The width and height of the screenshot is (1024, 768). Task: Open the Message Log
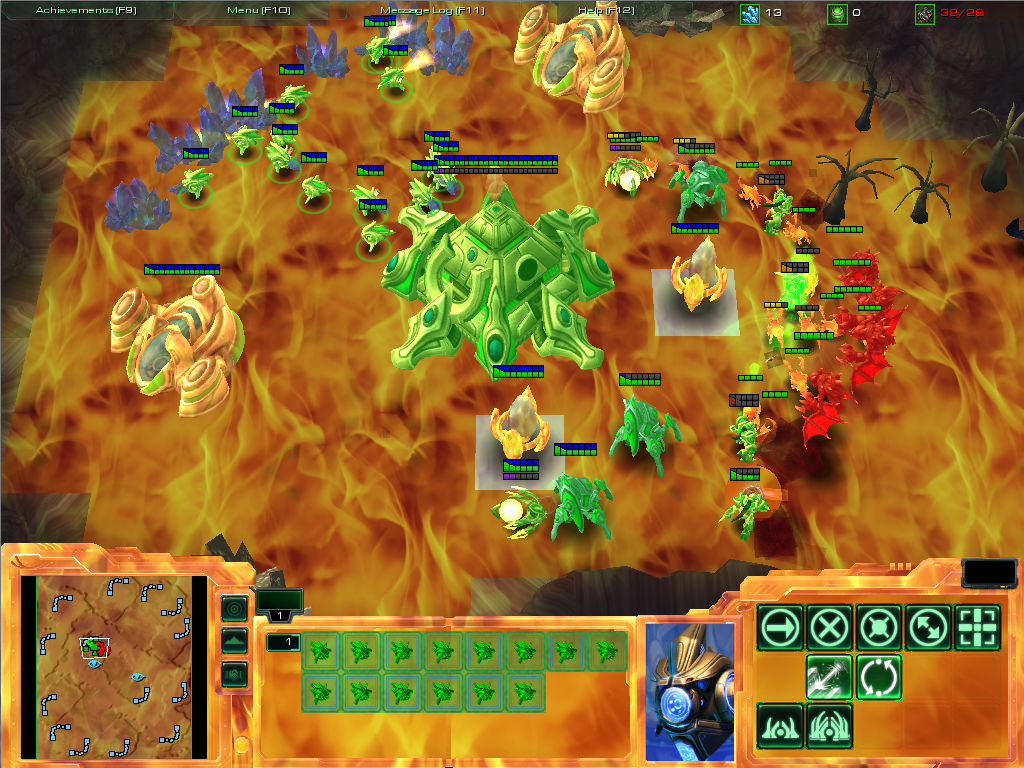pos(432,10)
